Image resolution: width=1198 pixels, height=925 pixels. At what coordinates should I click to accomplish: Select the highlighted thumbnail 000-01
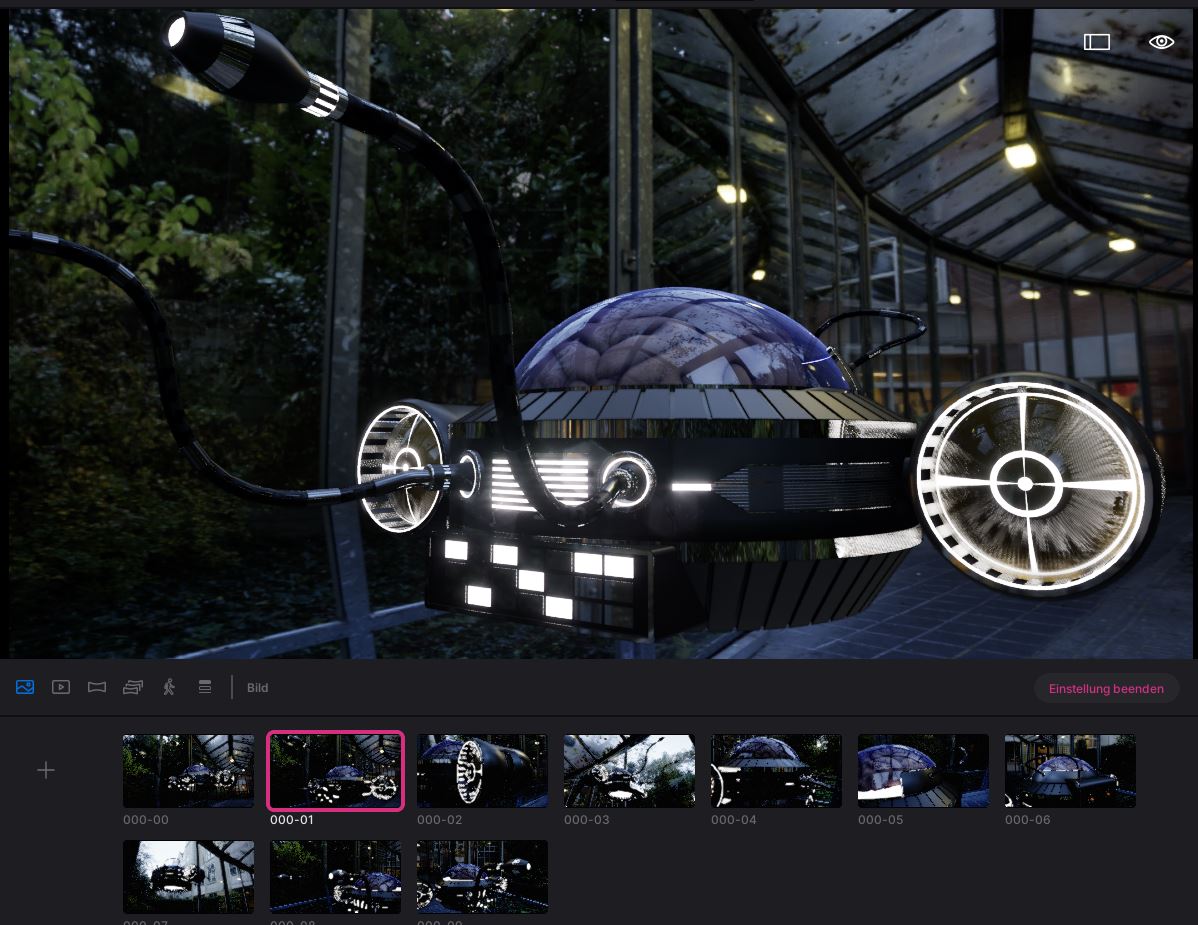point(335,771)
